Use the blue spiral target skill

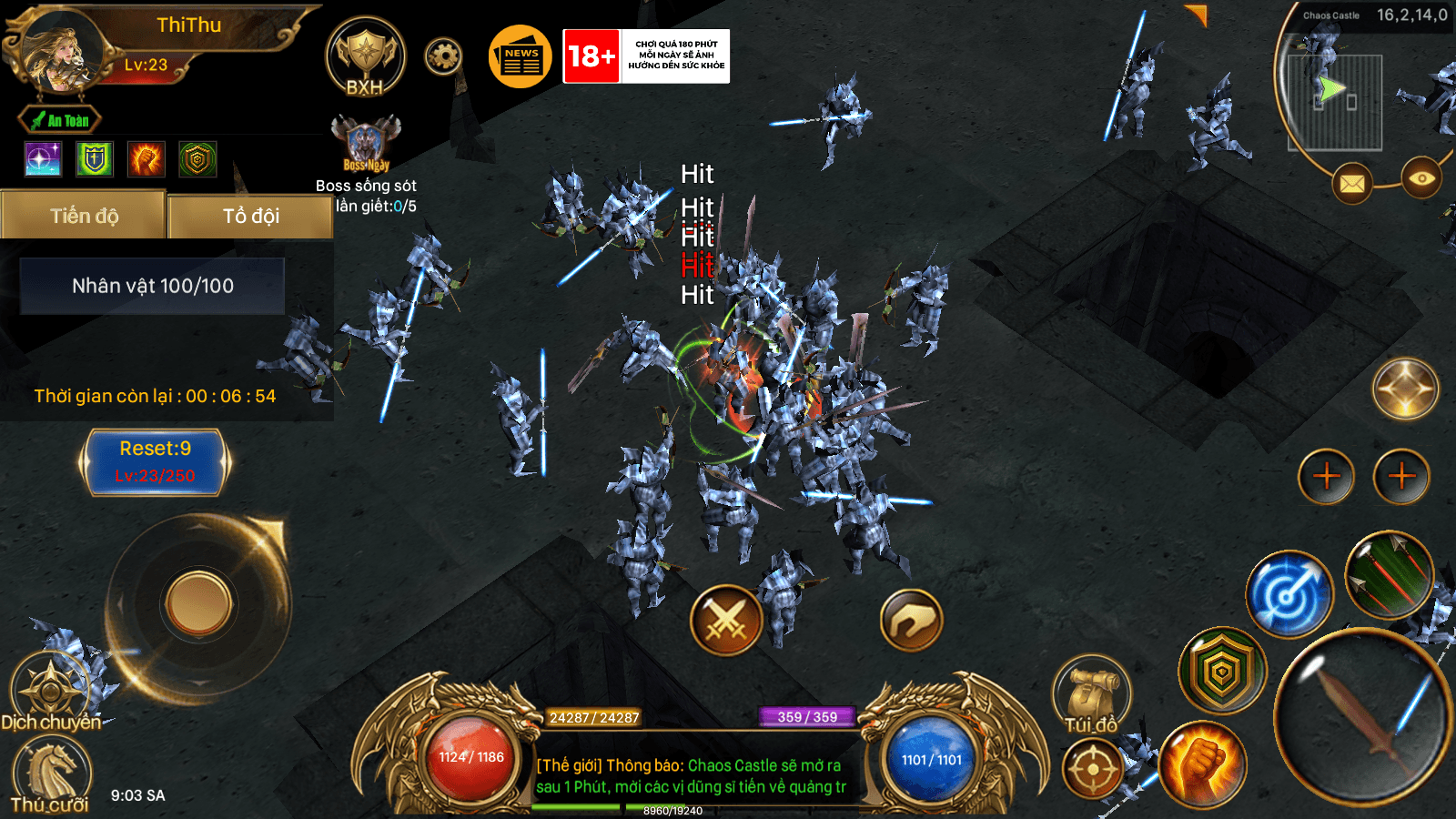click(x=1289, y=594)
